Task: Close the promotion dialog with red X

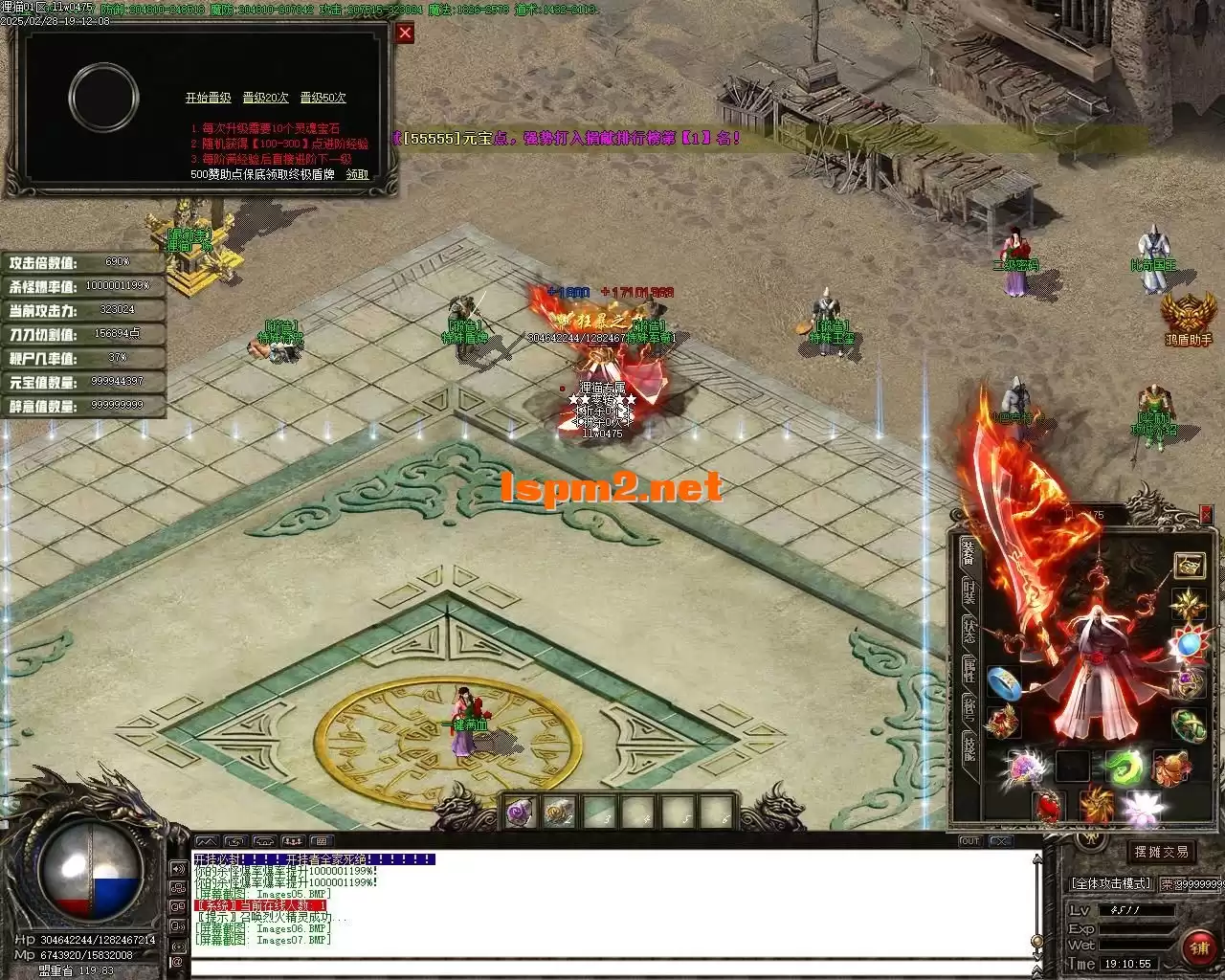Action: (406, 33)
